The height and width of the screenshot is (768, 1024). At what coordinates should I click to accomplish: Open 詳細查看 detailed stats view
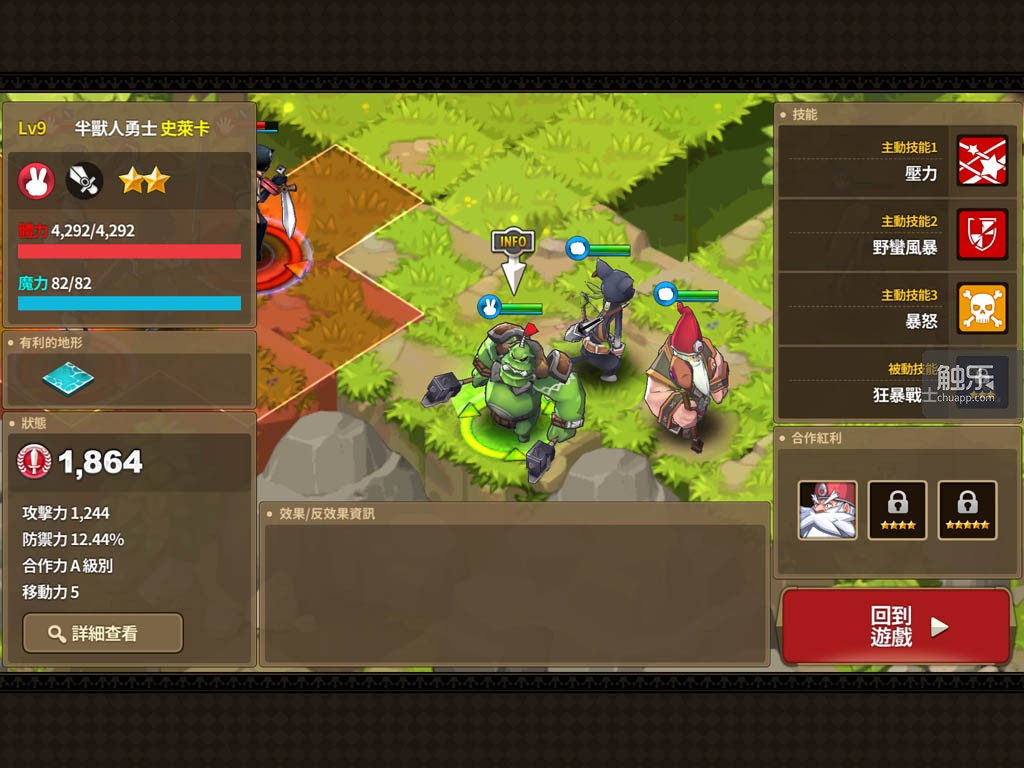tap(103, 633)
